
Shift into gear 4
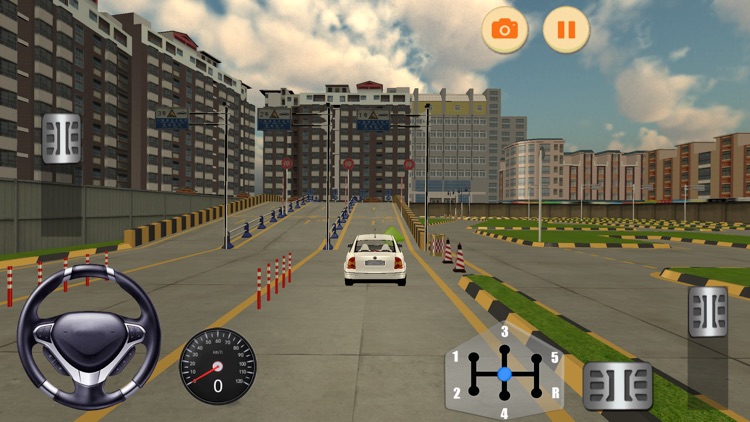tap(504, 412)
